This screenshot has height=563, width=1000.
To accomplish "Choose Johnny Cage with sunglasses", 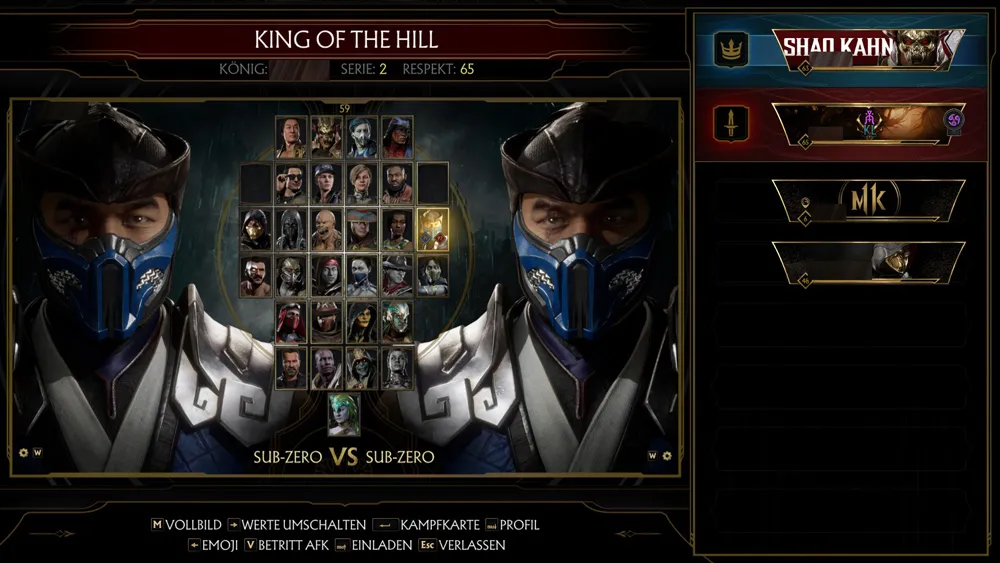I will pos(290,183).
